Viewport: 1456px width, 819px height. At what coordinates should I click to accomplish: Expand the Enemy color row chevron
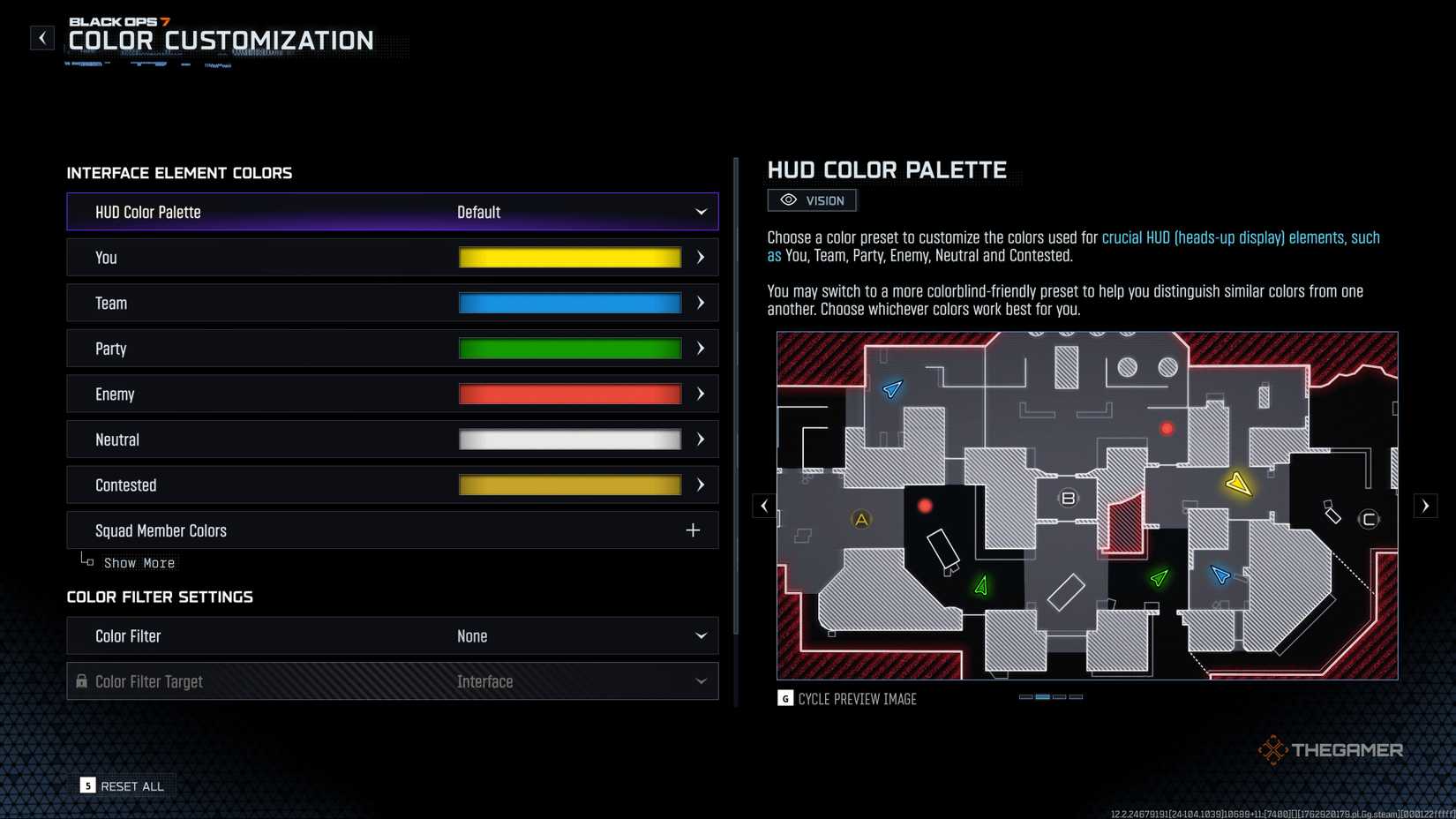[700, 394]
